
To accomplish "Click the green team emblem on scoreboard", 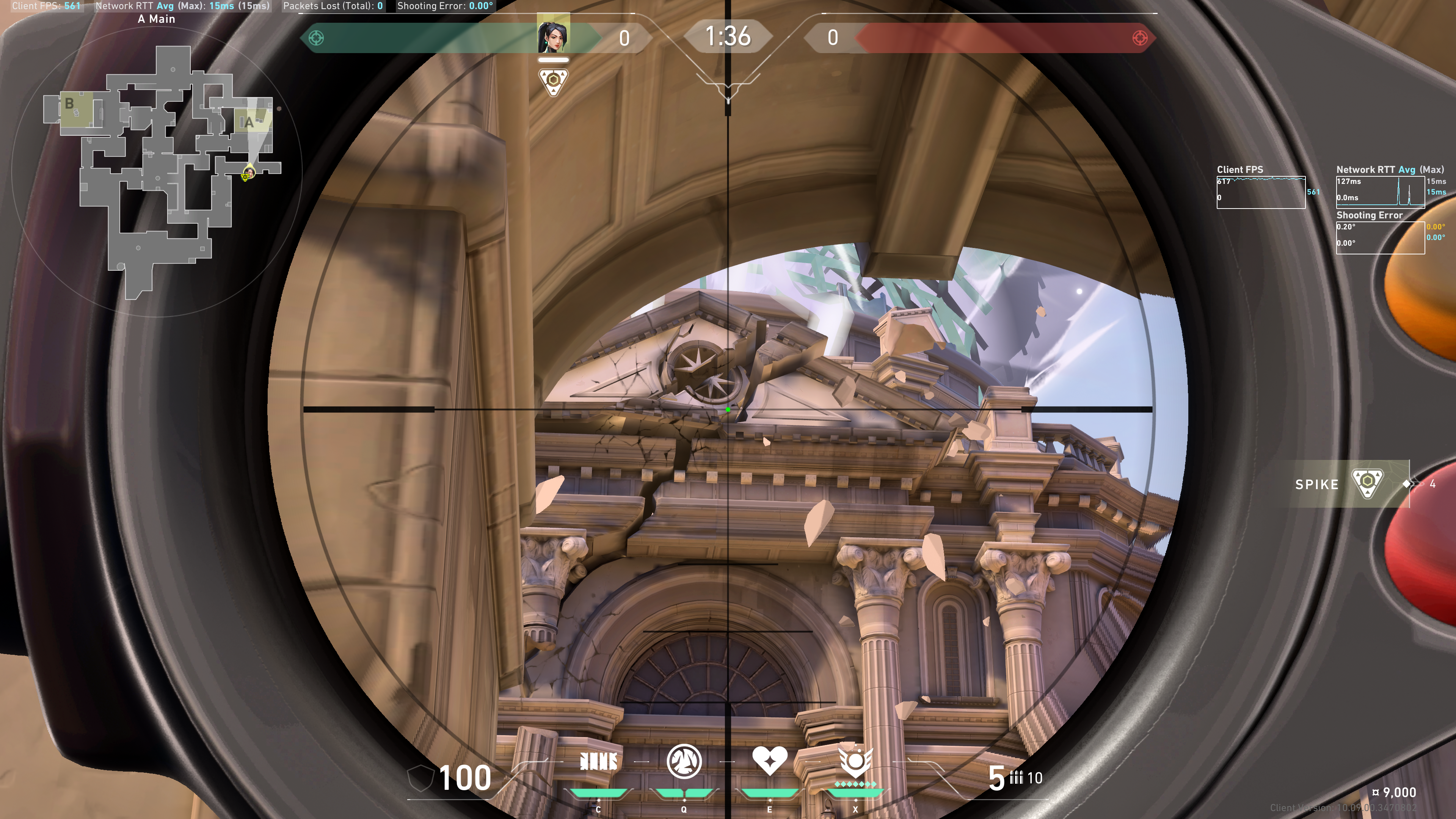I will click(x=317, y=38).
